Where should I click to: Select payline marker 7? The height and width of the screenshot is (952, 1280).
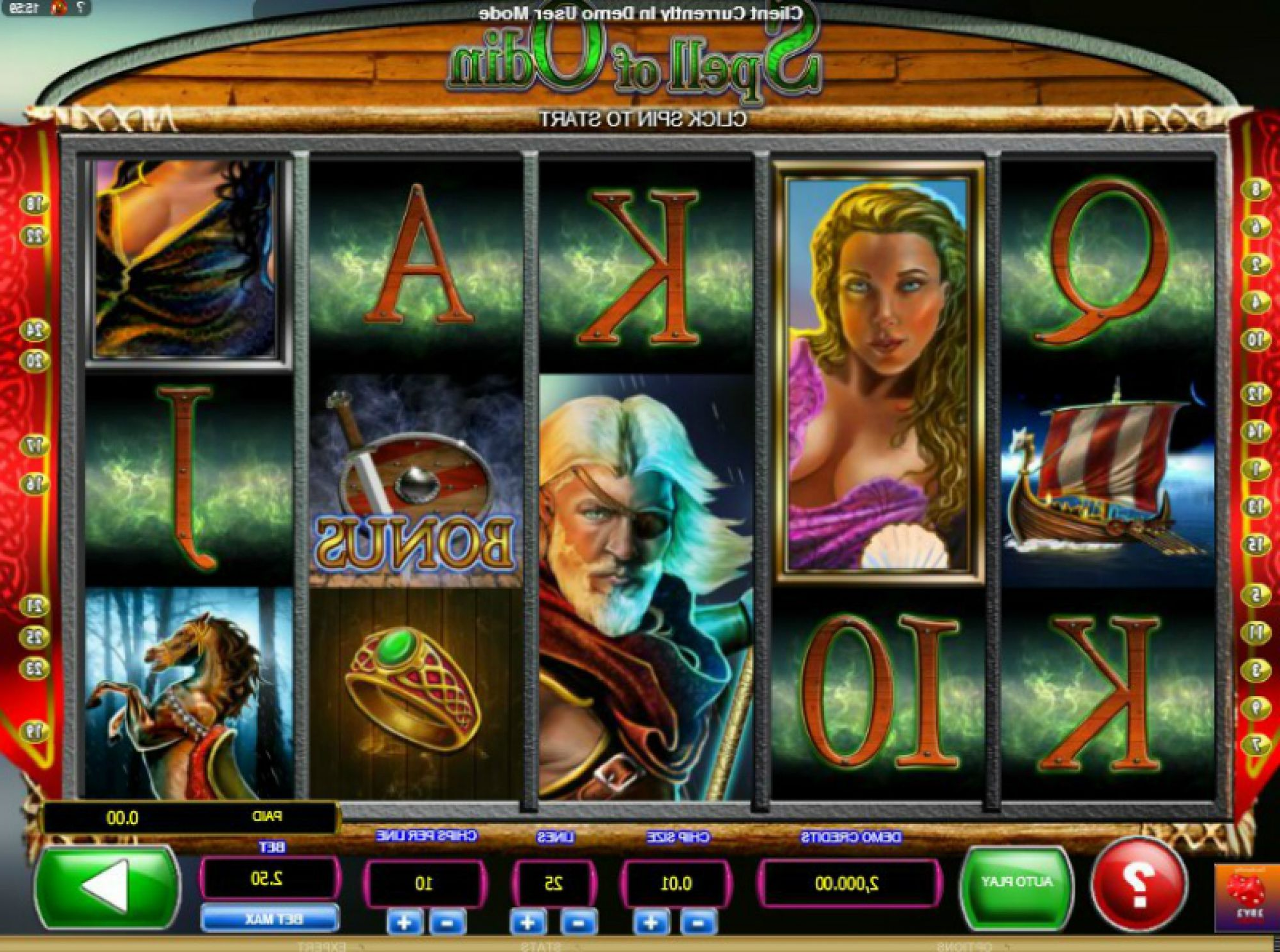click(1255, 745)
